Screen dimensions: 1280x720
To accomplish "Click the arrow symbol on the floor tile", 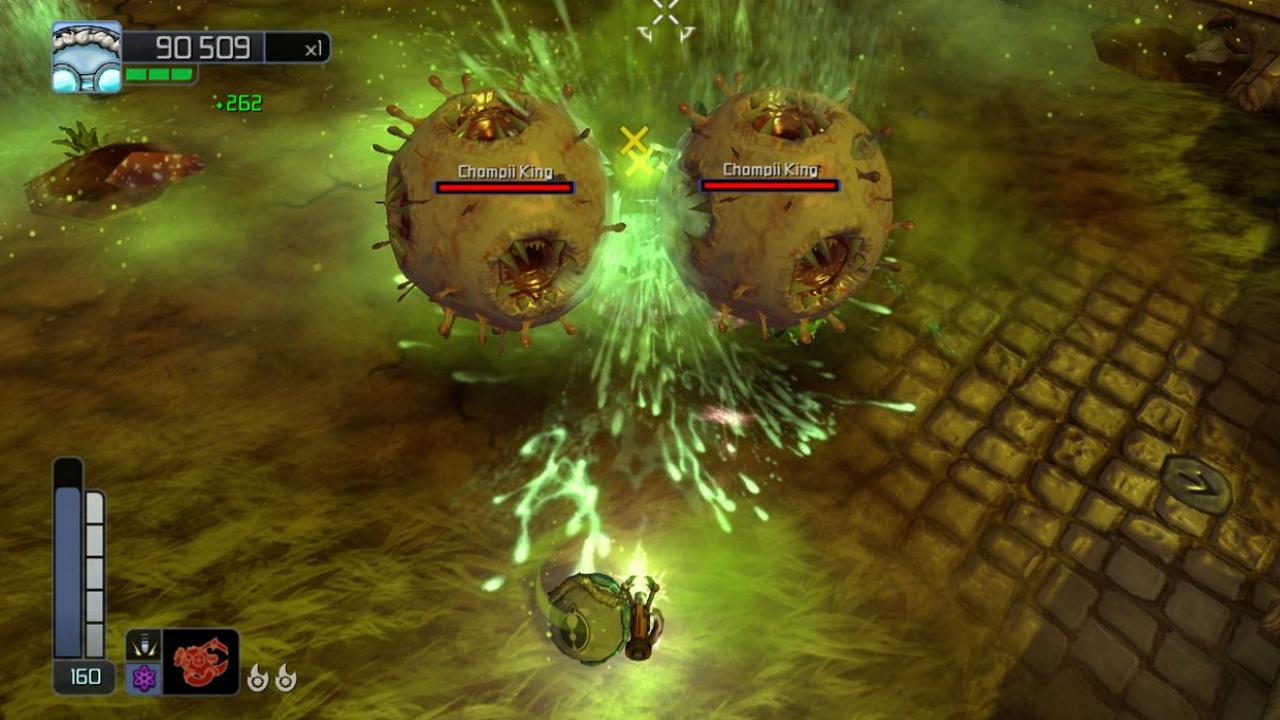I will point(1197,482).
